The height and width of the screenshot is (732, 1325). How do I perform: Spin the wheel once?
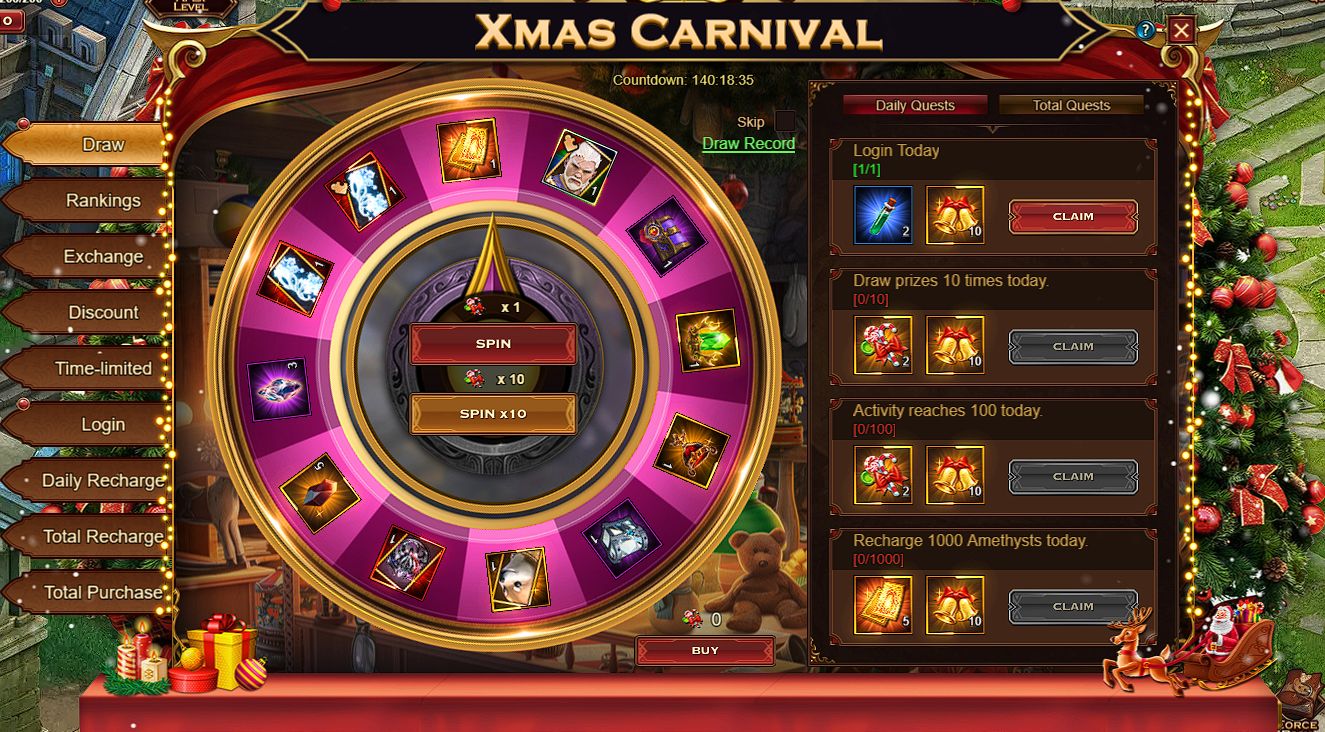[493, 344]
